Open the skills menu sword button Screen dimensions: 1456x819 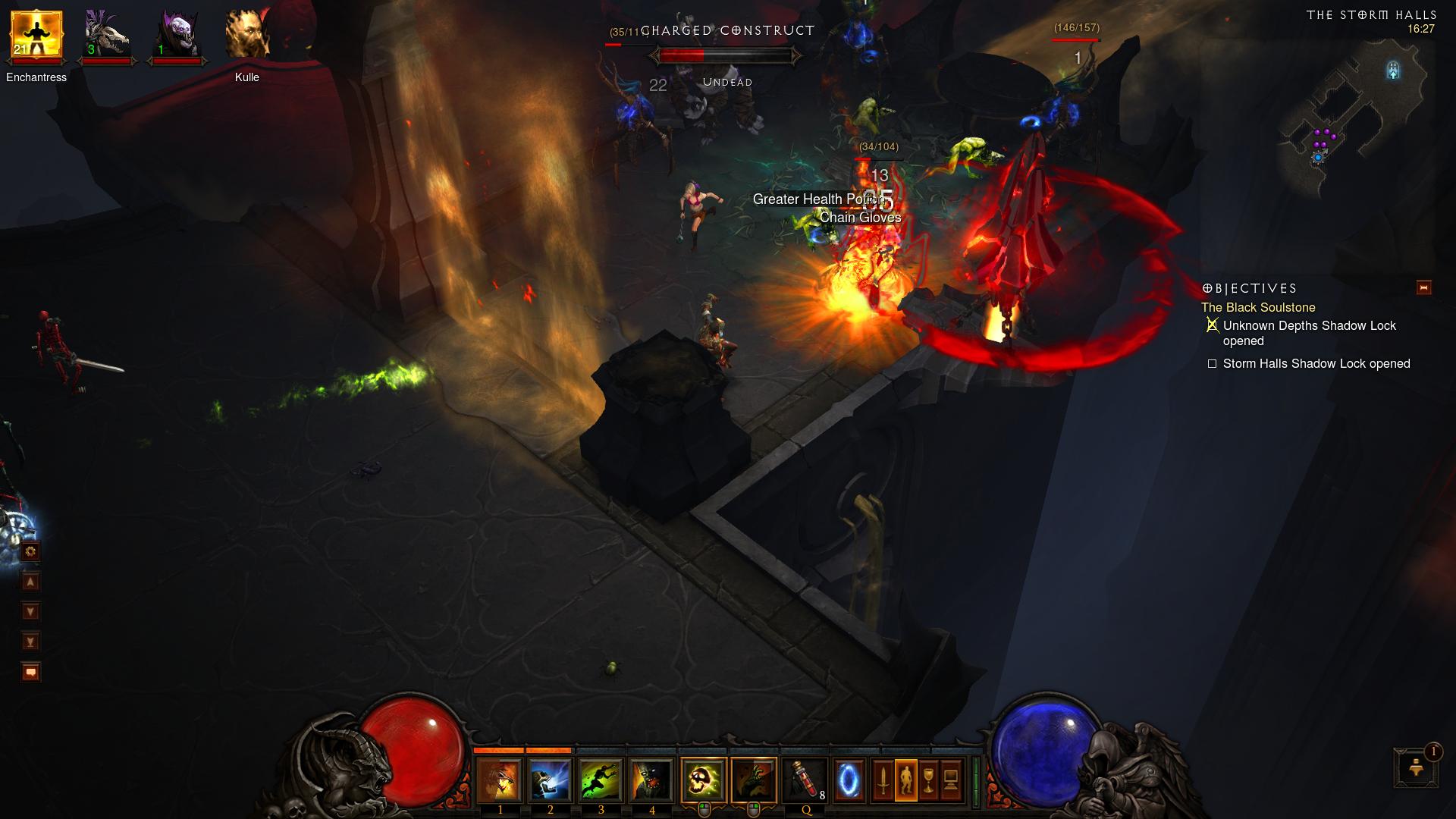[x=883, y=780]
